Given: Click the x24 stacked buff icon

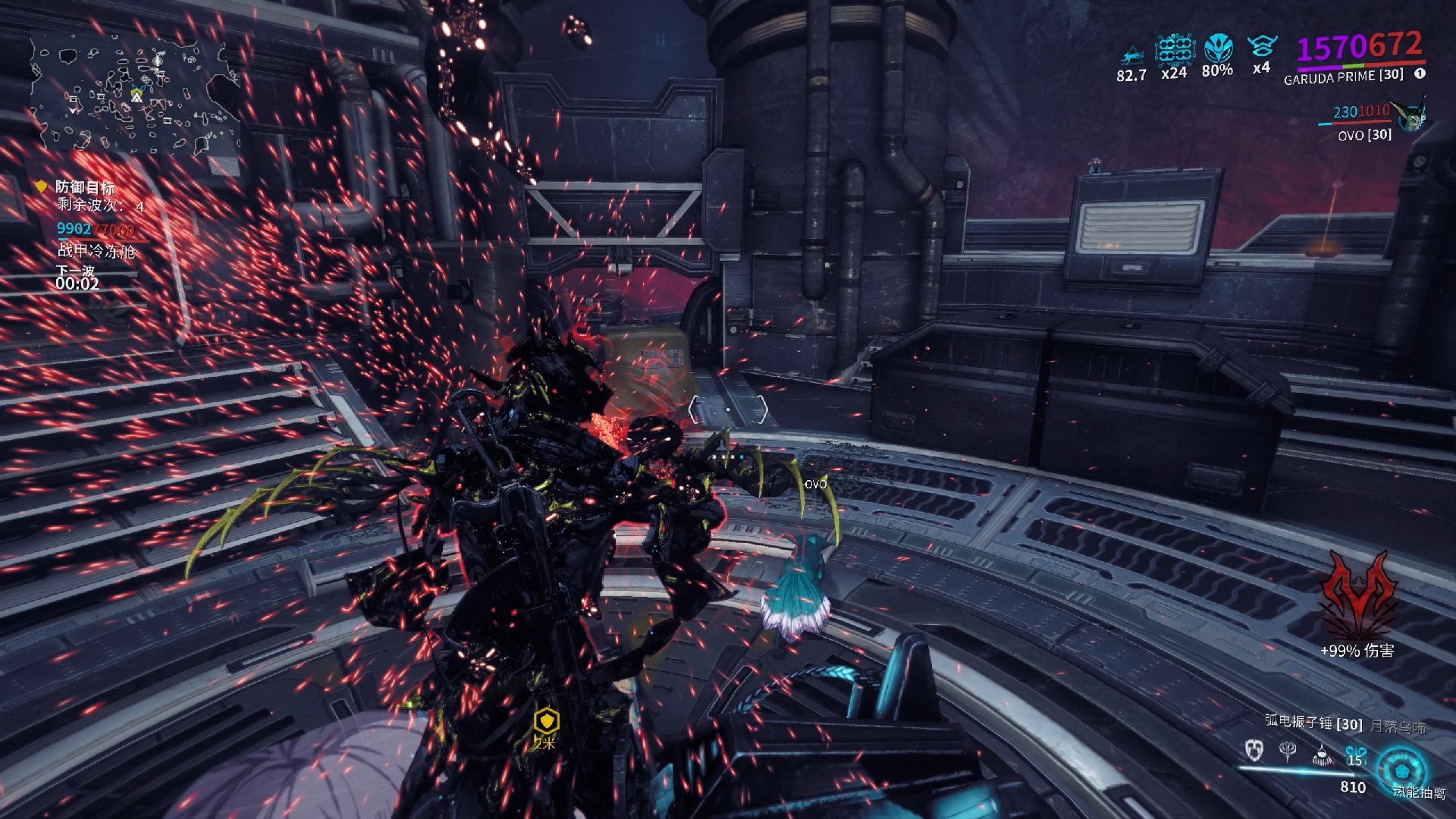Looking at the screenshot, I should click(1175, 50).
